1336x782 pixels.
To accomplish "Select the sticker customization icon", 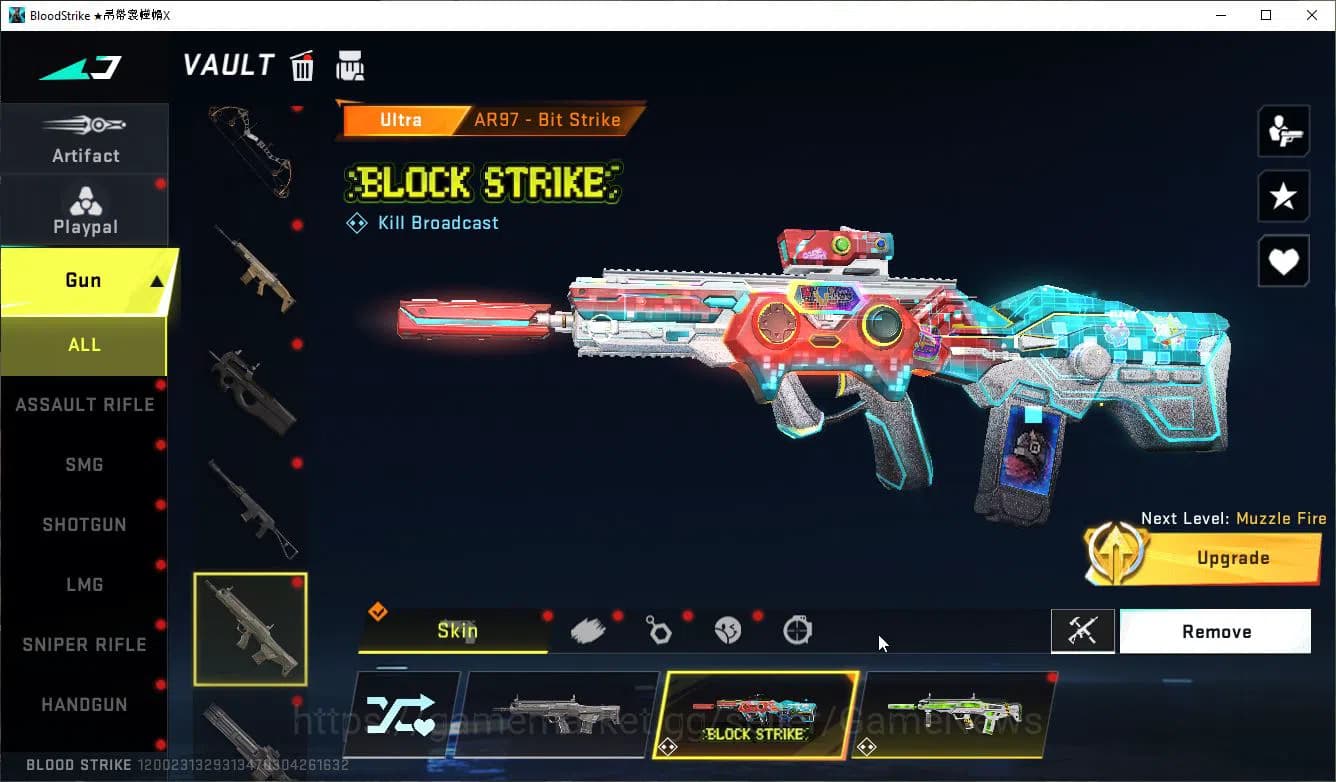I will [727, 629].
